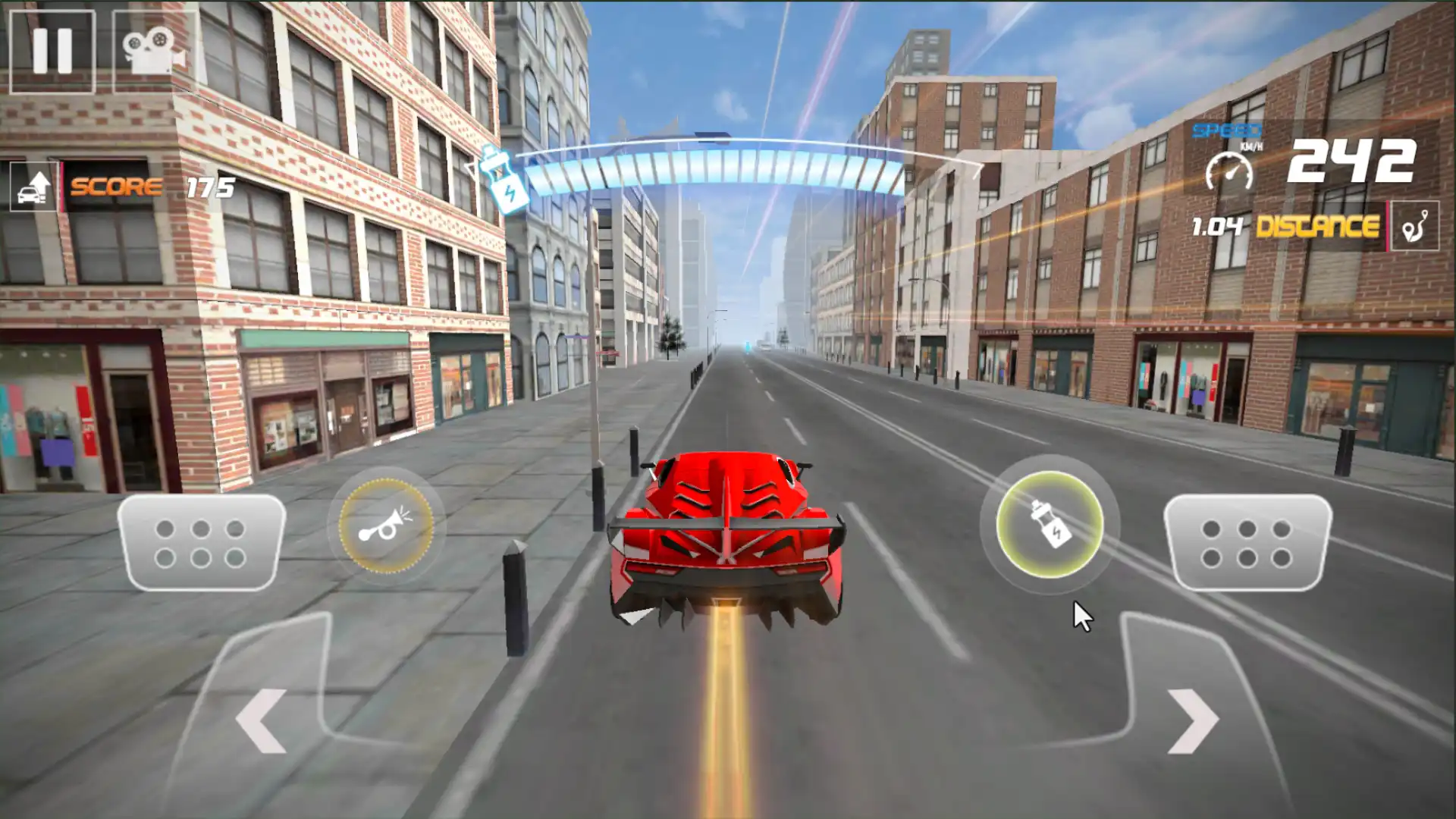Honk the horn button
1456x819 pixels.
click(386, 526)
